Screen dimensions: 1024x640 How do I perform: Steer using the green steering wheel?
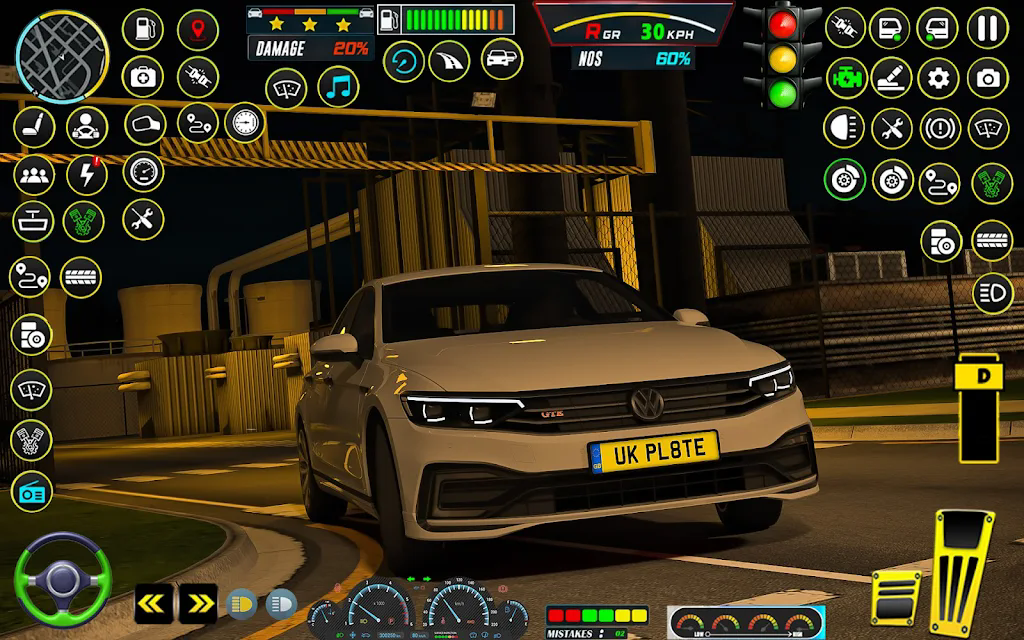tap(62, 580)
